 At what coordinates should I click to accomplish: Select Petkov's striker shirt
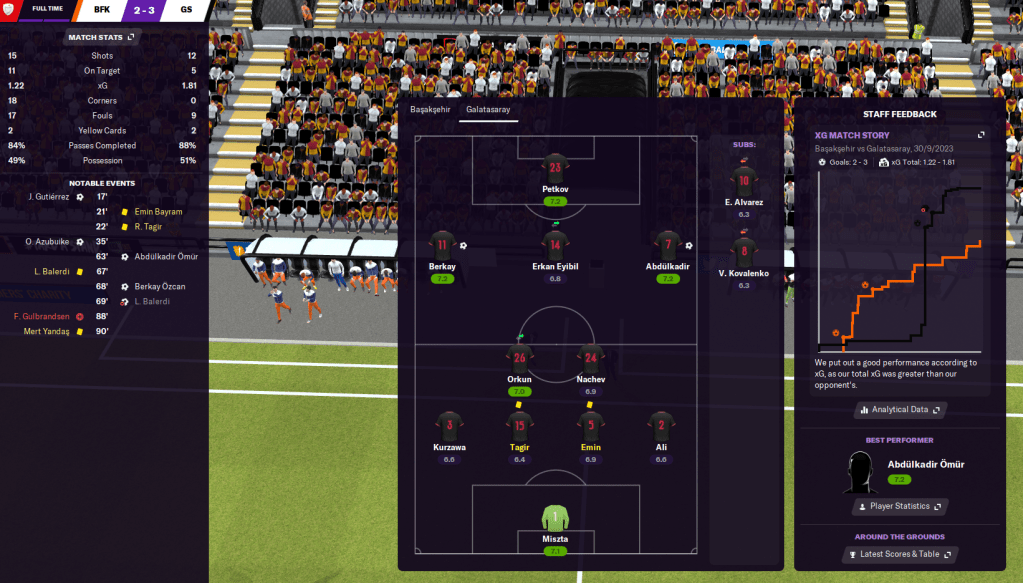pos(555,167)
